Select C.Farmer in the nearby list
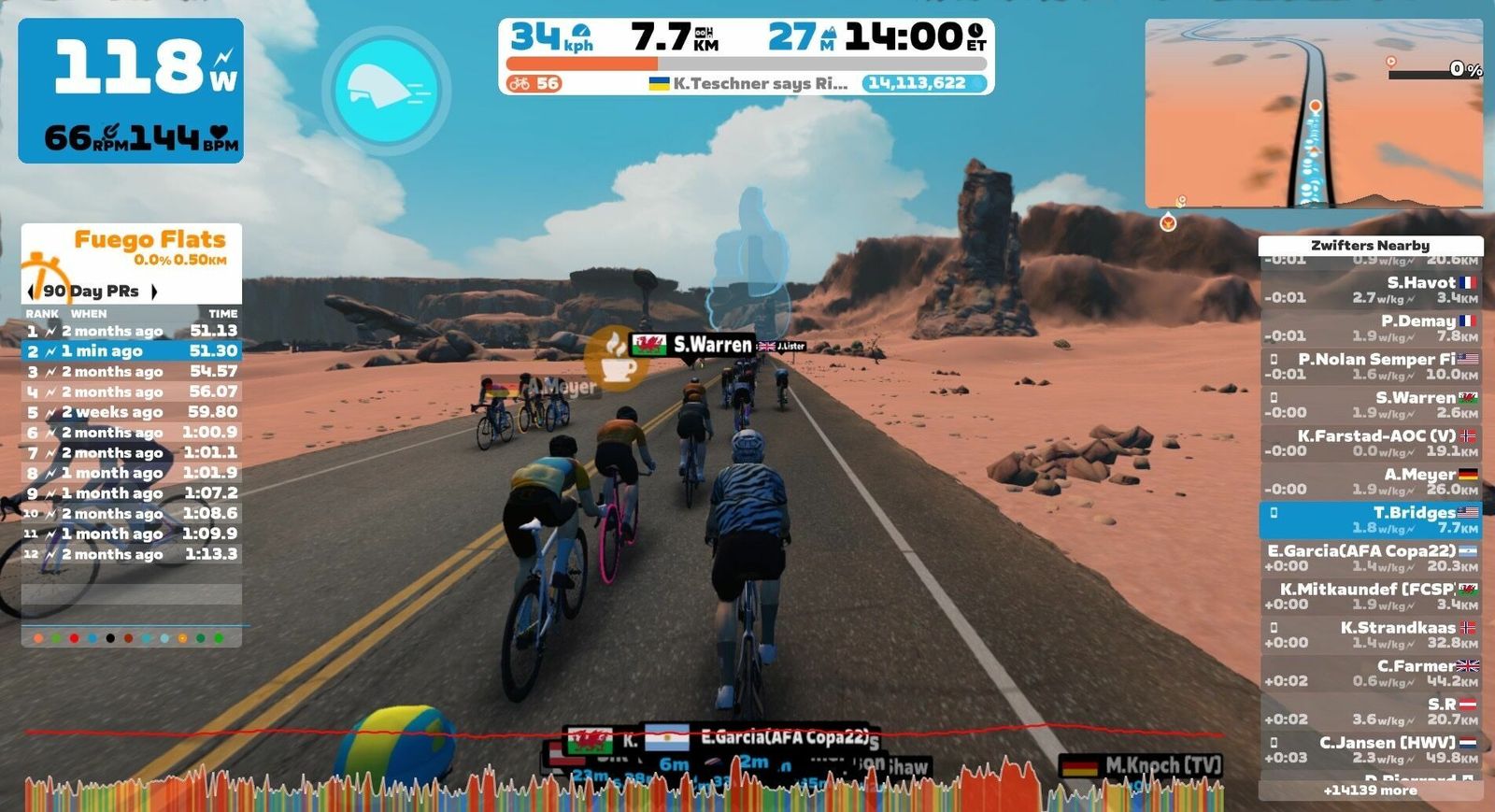The width and height of the screenshot is (1495, 812). 1371,673
